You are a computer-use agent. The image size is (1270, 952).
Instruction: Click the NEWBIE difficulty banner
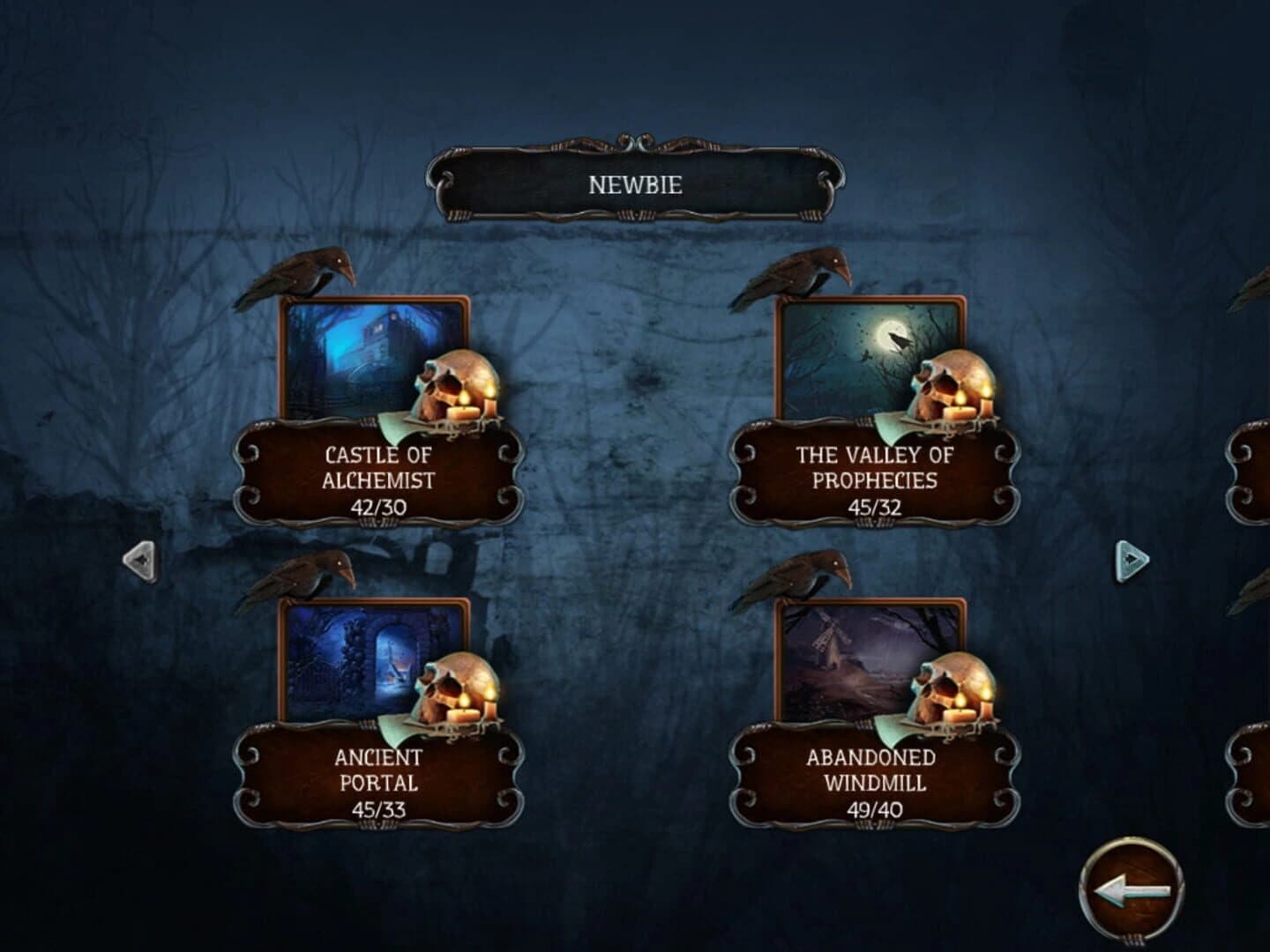[x=633, y=185]
